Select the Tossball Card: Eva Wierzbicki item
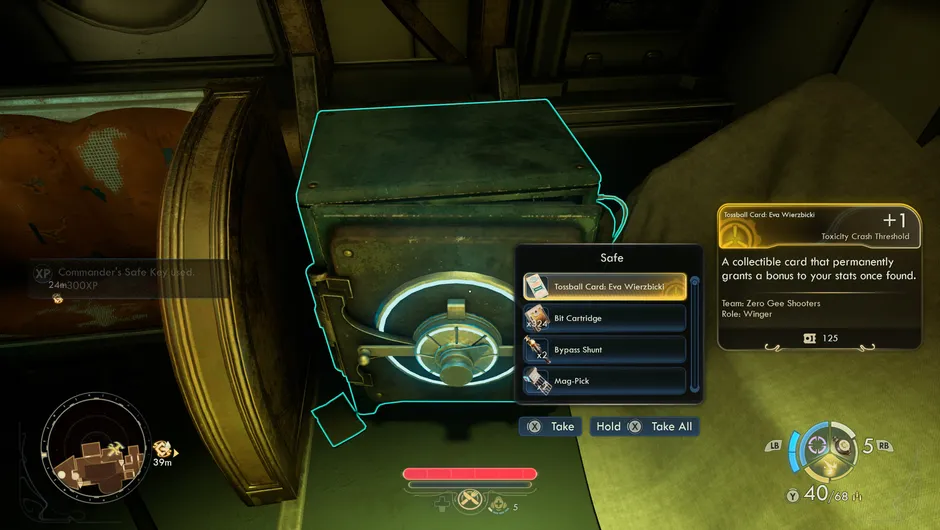The height and width of the screenshot is (530, 940). [x=604, y=287]
